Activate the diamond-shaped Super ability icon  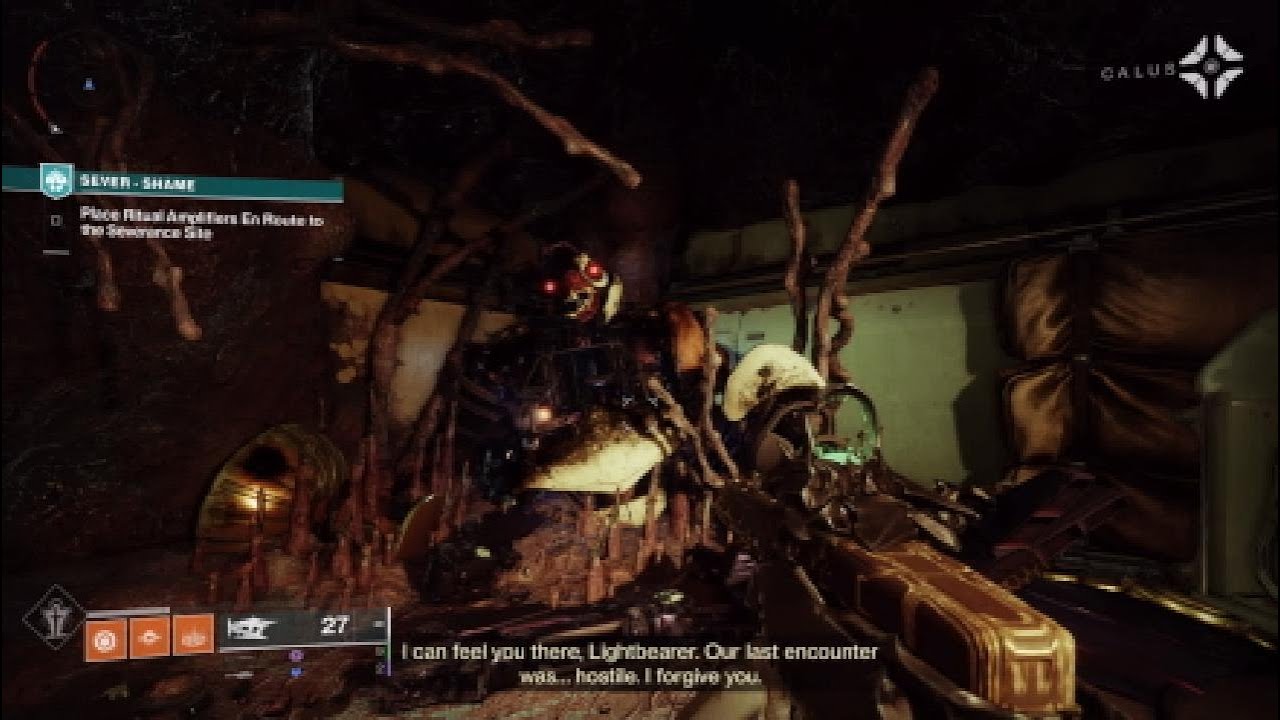[x=54, y=618]
